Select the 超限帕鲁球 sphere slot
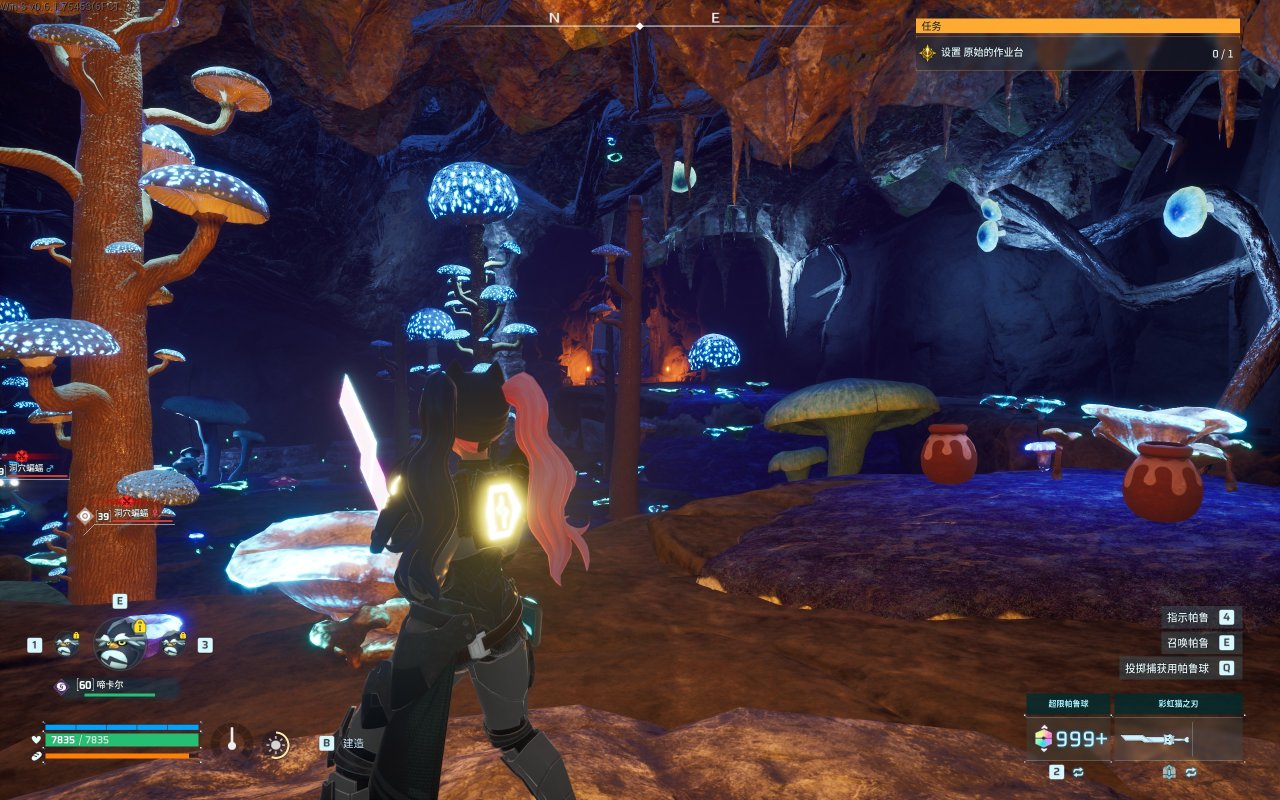This screenshot has height=800, width=1280. (x=1069, y=739)
